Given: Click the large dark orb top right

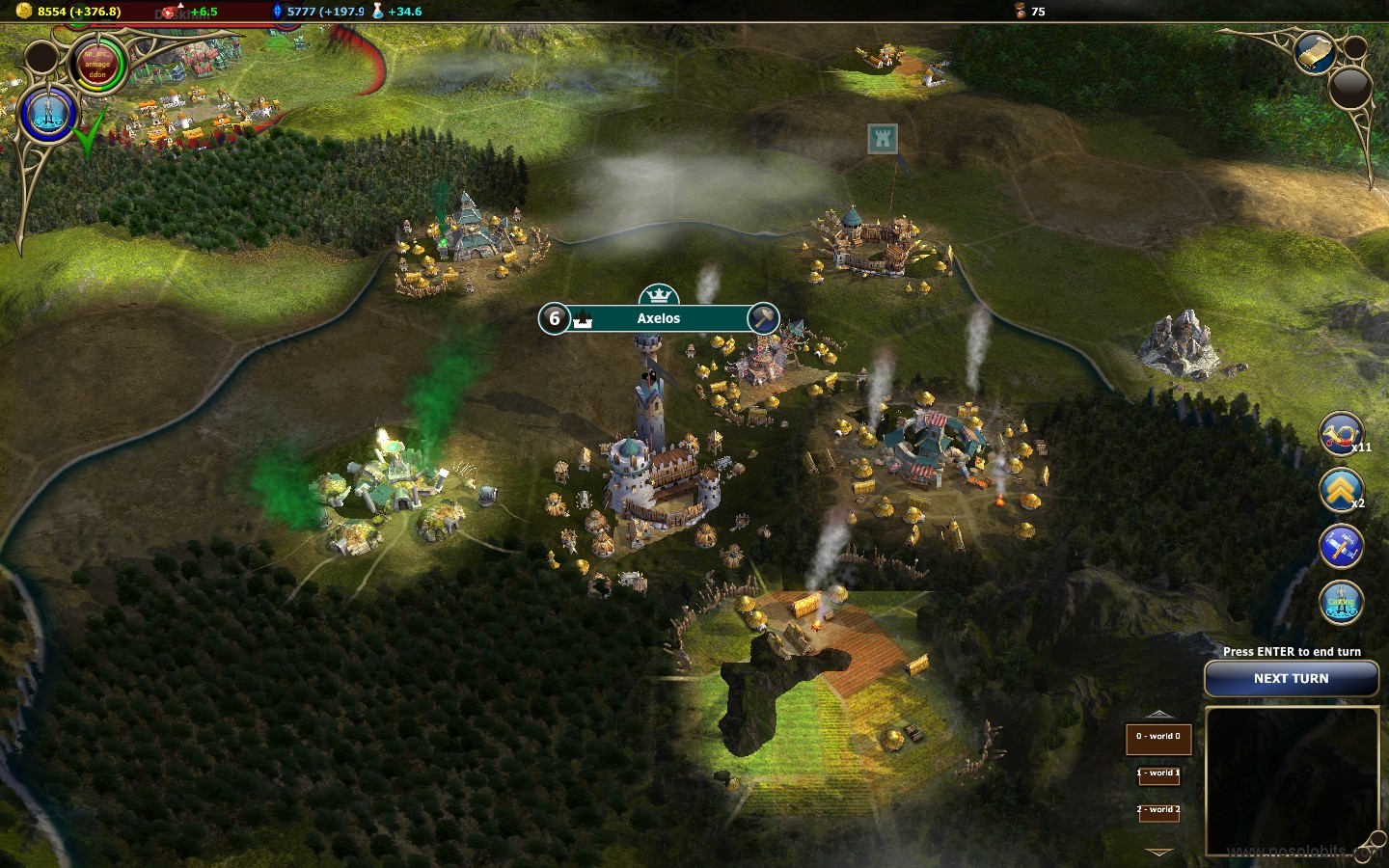Looking at the screenshot, I should coord(1350,89).
